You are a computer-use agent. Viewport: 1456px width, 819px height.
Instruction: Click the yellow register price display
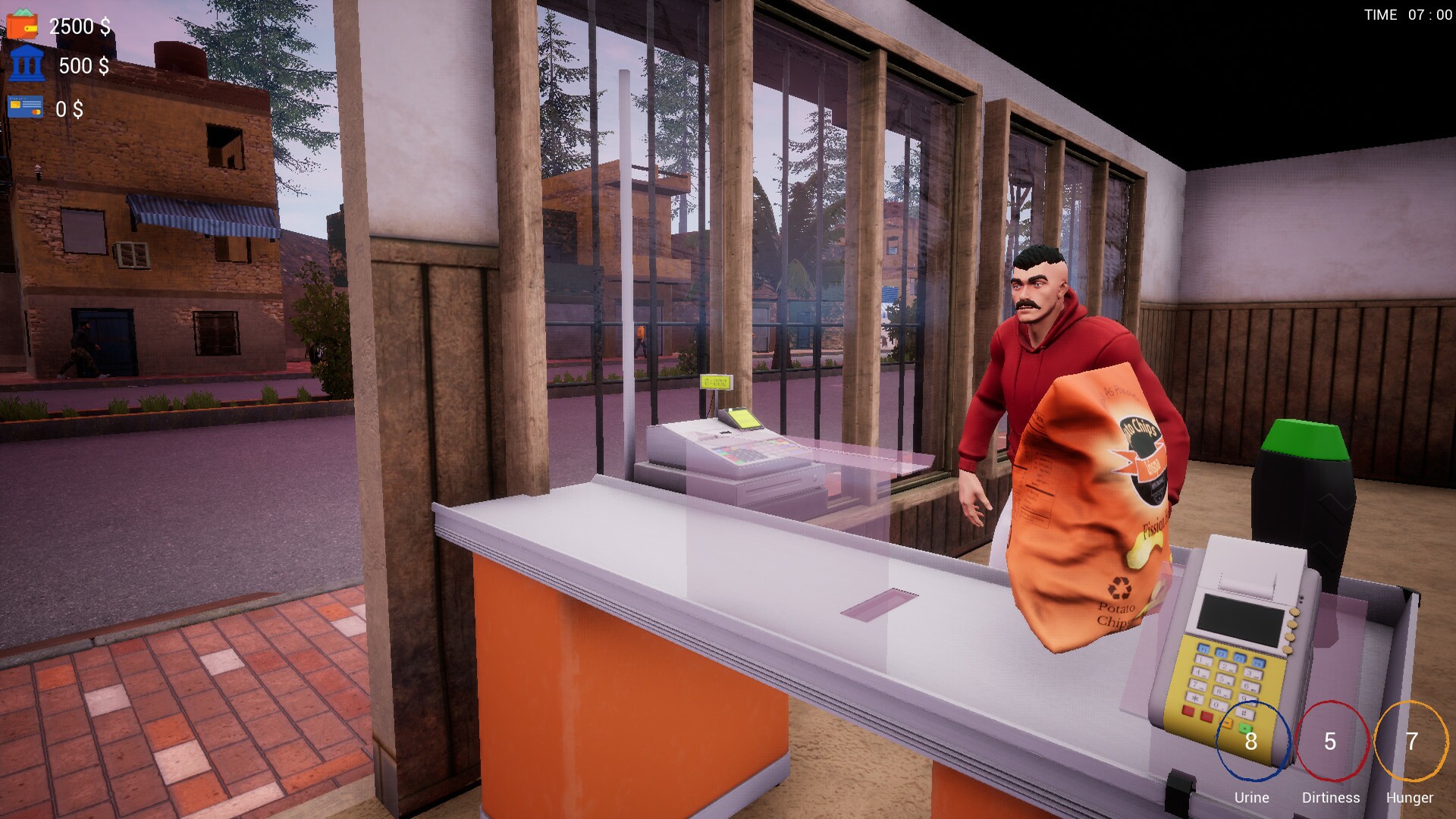716,383
